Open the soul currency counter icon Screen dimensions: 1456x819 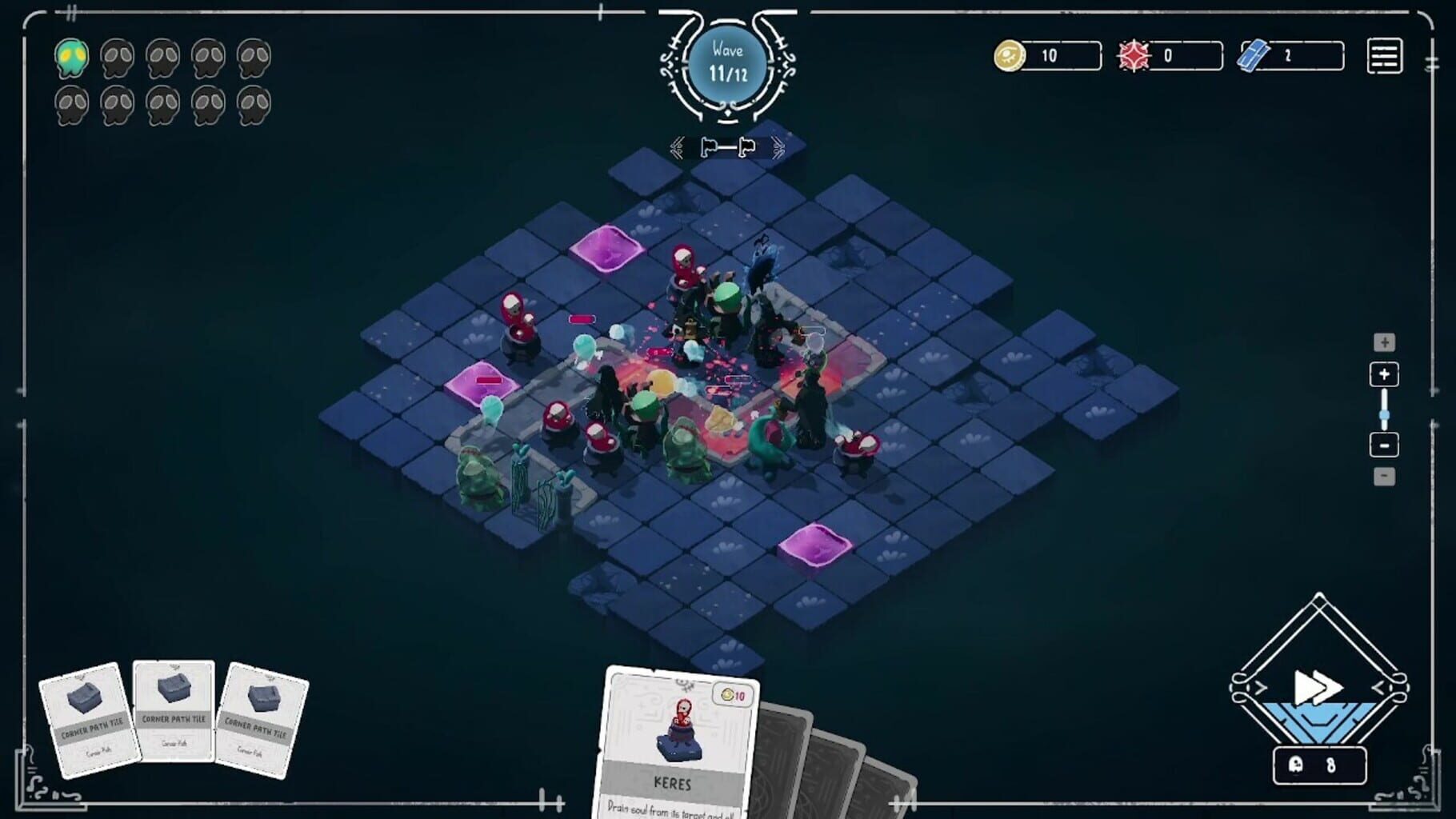[1009, 56]
